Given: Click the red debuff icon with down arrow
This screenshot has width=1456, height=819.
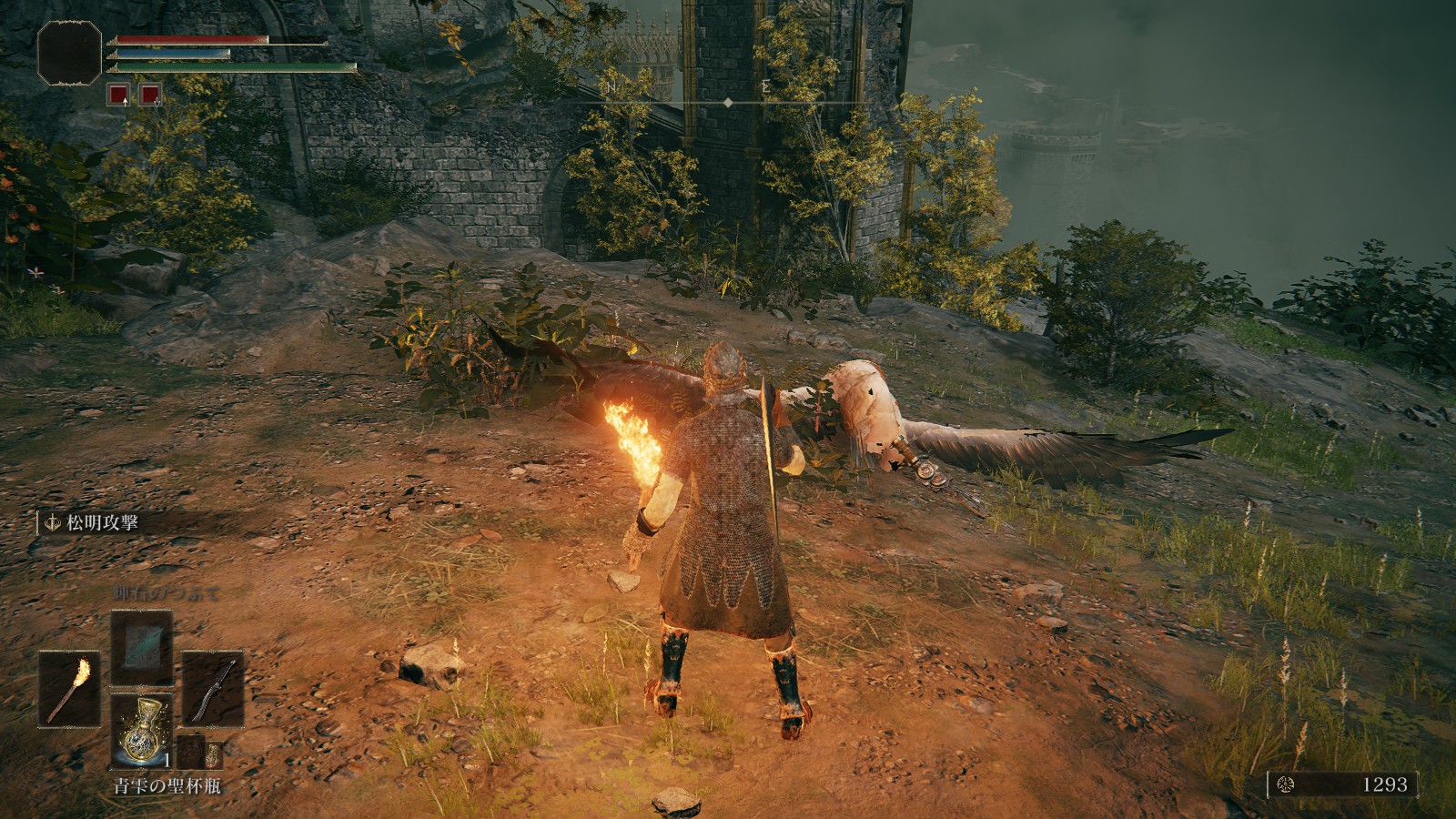Looking at the screenshot, I should click(x=149, y=94).
